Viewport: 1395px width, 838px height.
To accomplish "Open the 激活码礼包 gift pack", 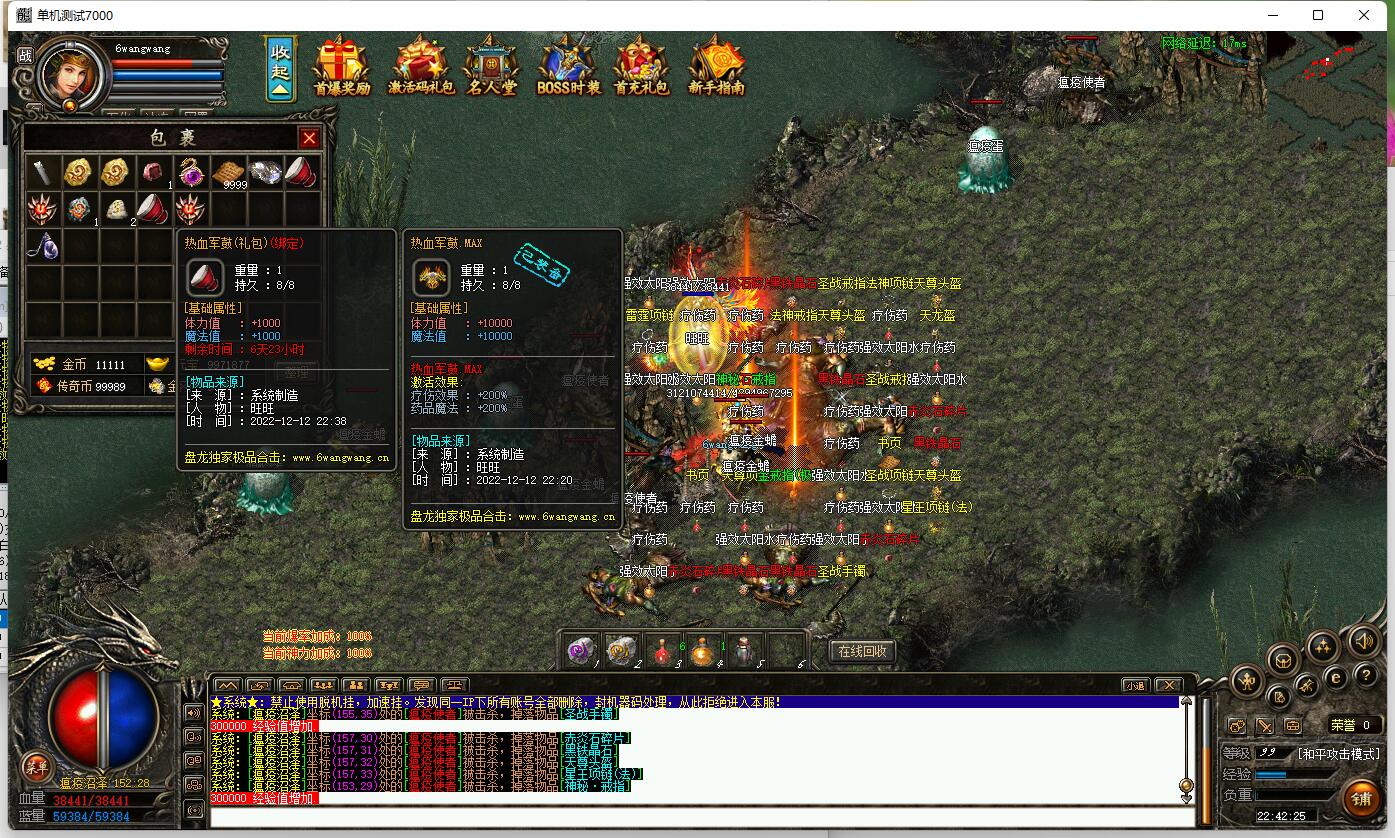I will click(421, 67).
